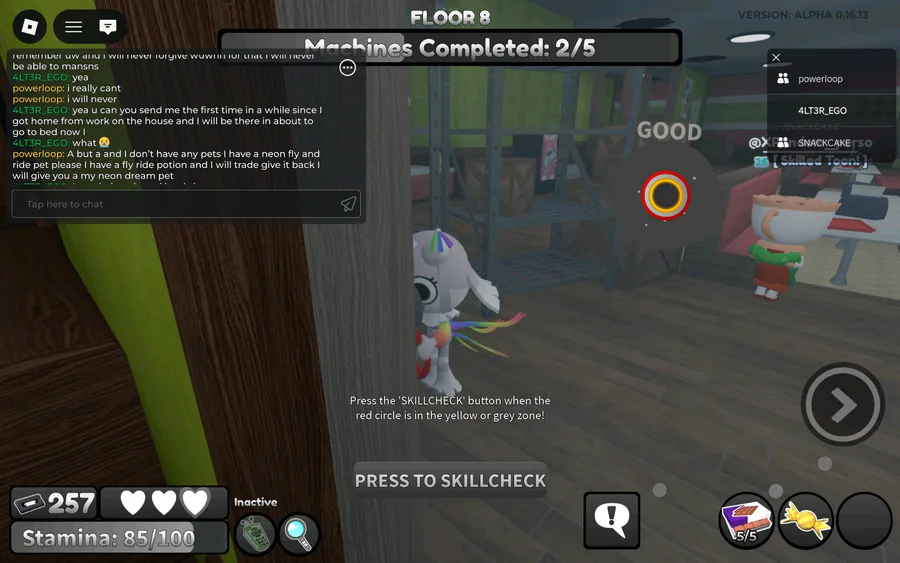Hit the PRESS TO SKILLCHECK button
The width and height of the screenshot is (900, 563).
[x=450, y=481]
